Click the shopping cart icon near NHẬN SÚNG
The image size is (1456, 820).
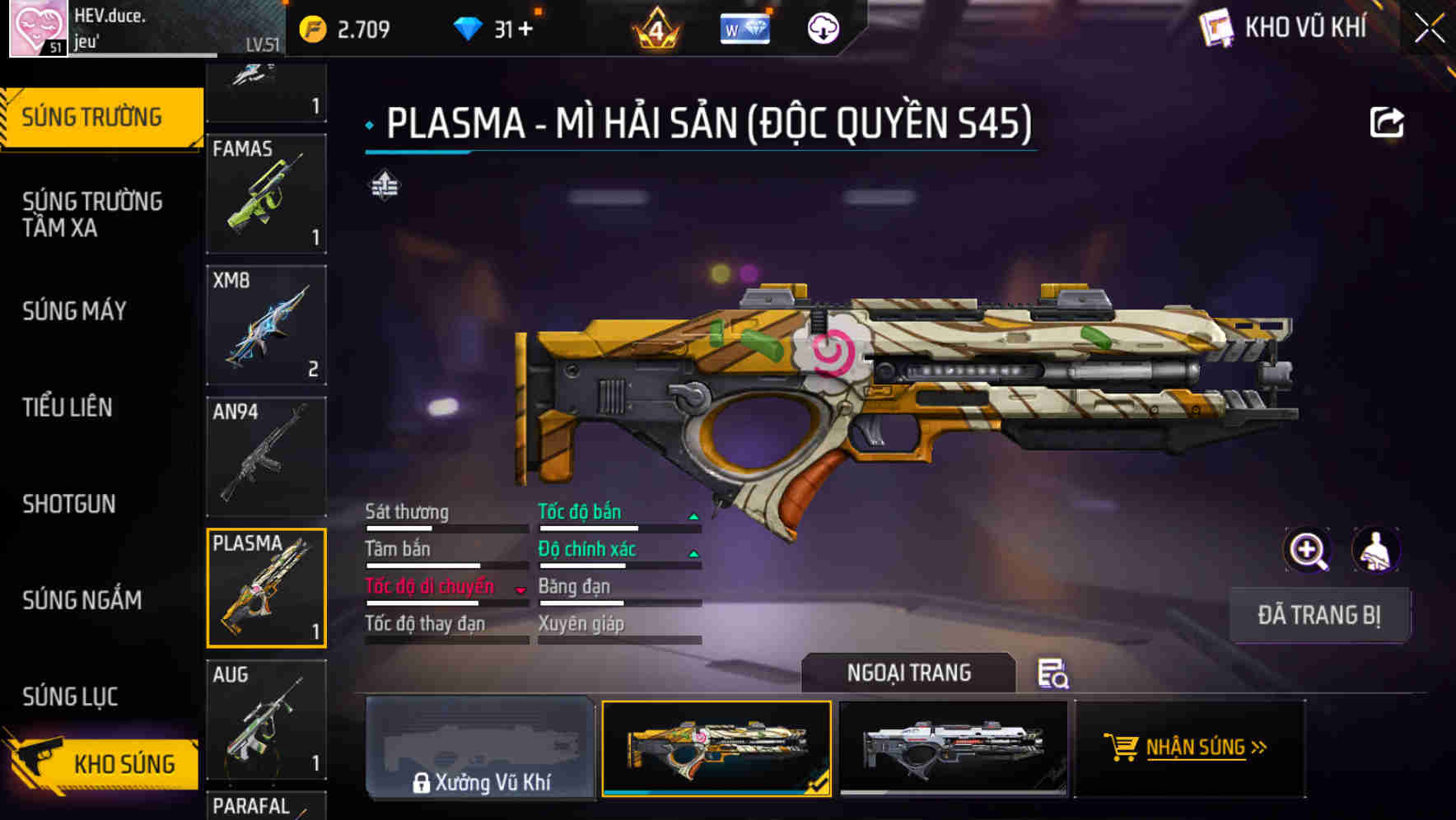[x=1123, y=748]
